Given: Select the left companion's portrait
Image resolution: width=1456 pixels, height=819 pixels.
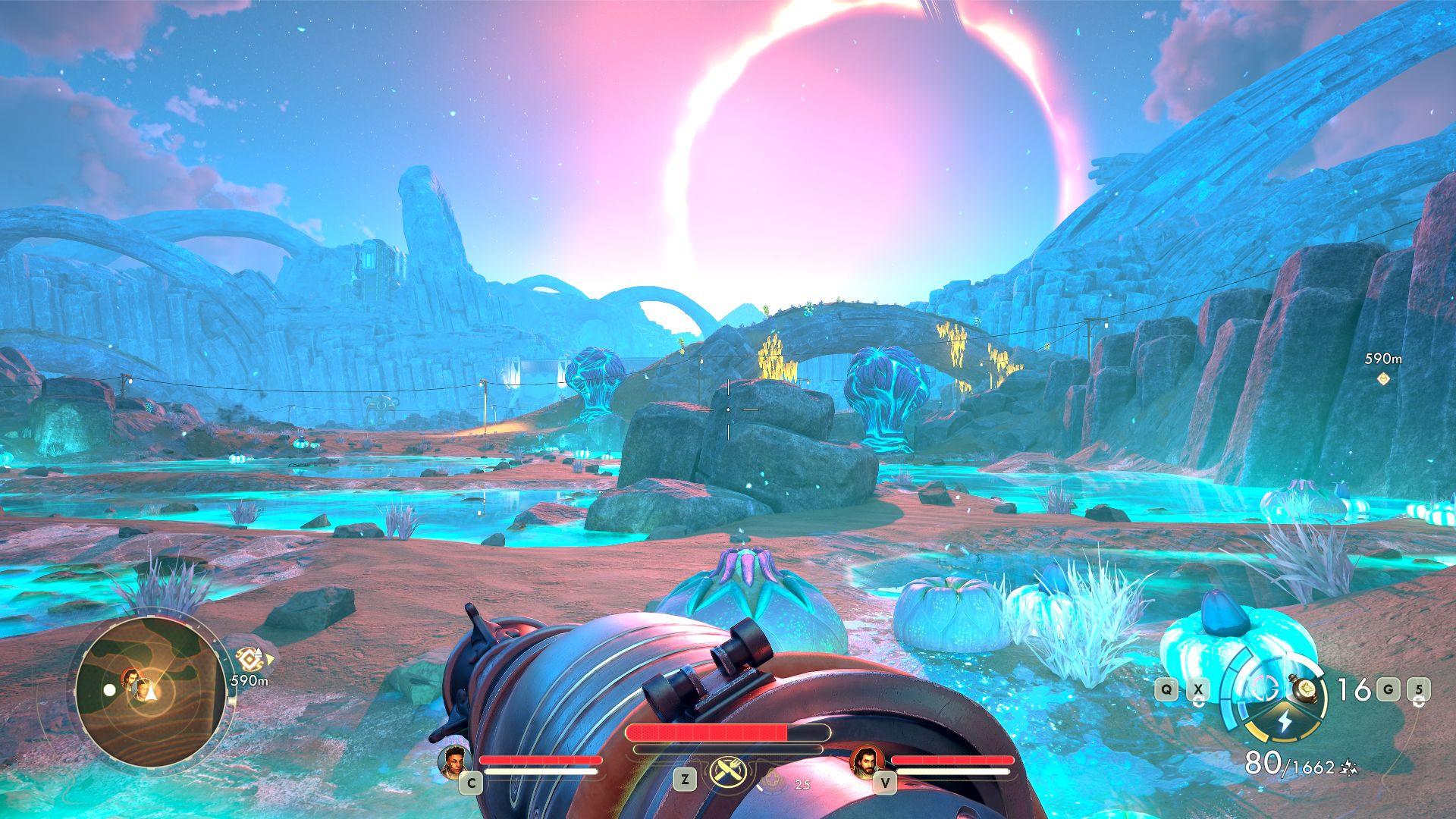Looking at the screenshot, I should click(x=453, y=761).
